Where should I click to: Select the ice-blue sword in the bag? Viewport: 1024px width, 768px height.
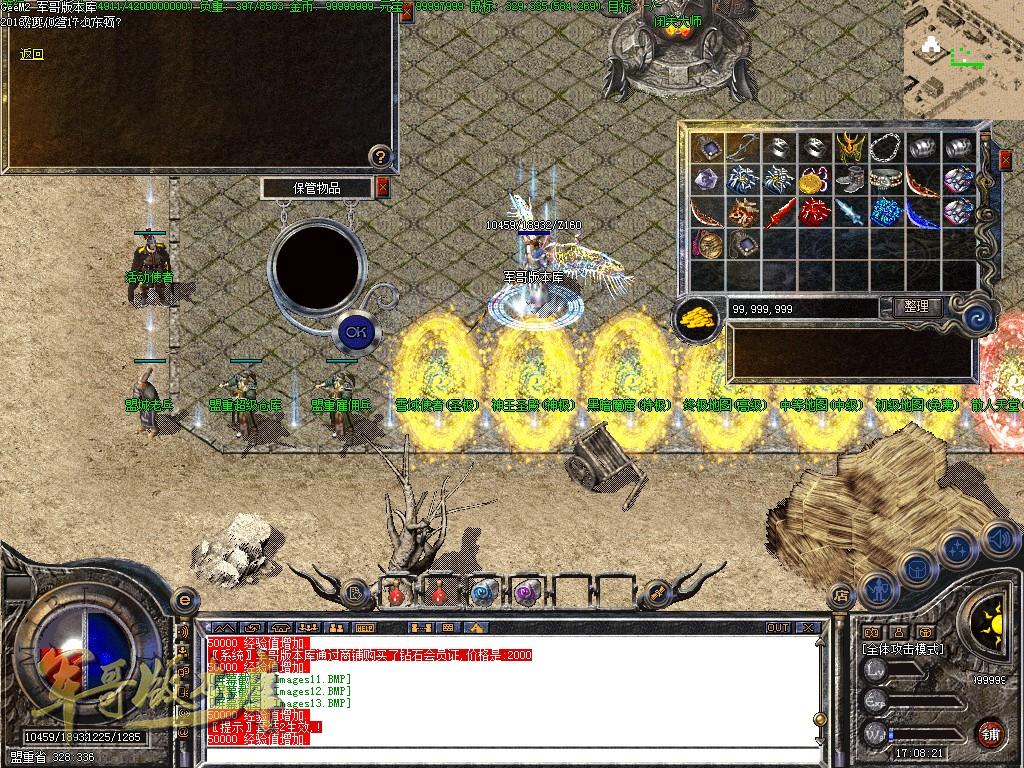(x=850, y=213)
